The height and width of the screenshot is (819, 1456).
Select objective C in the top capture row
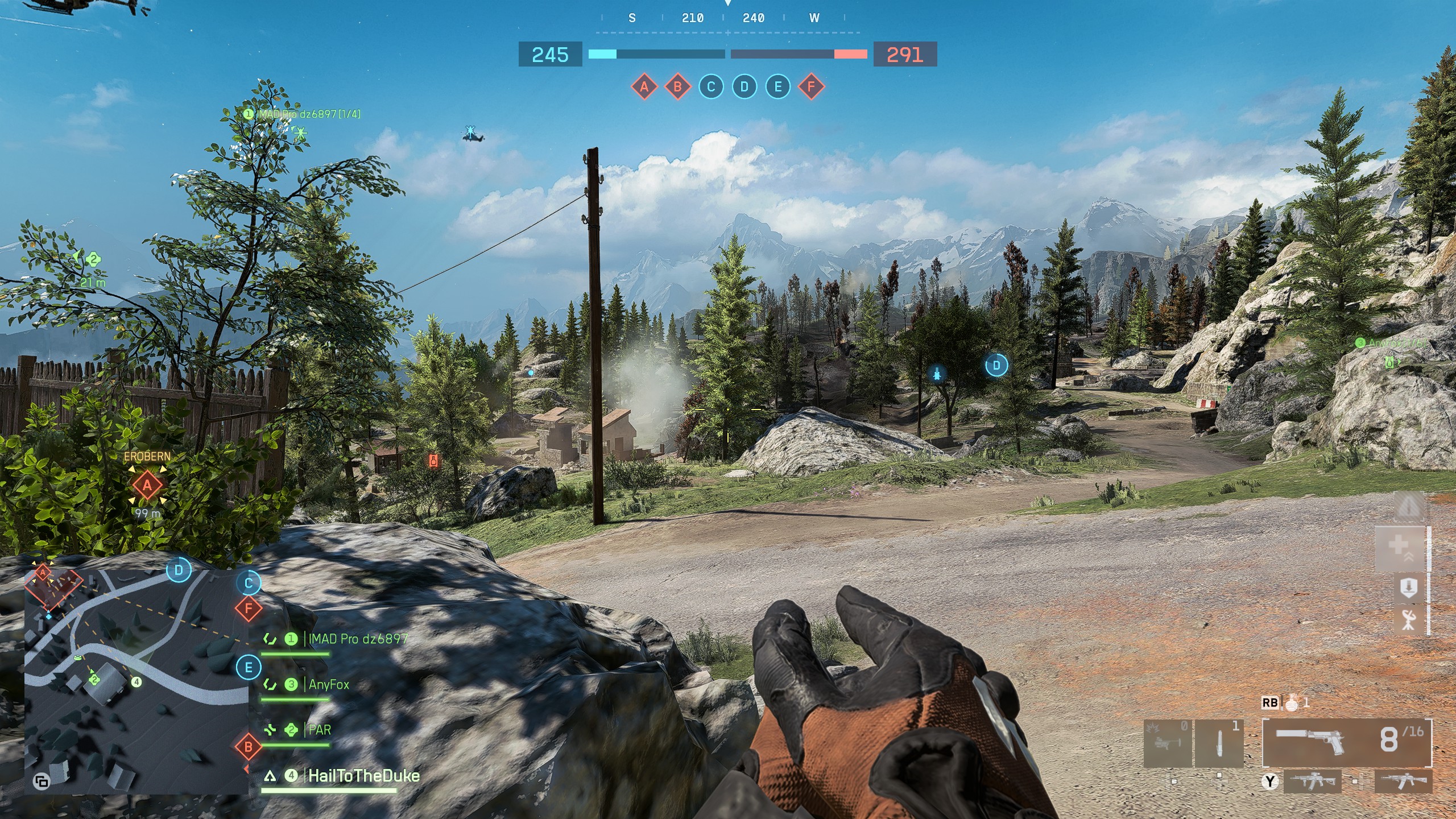(x=711, y=87)
